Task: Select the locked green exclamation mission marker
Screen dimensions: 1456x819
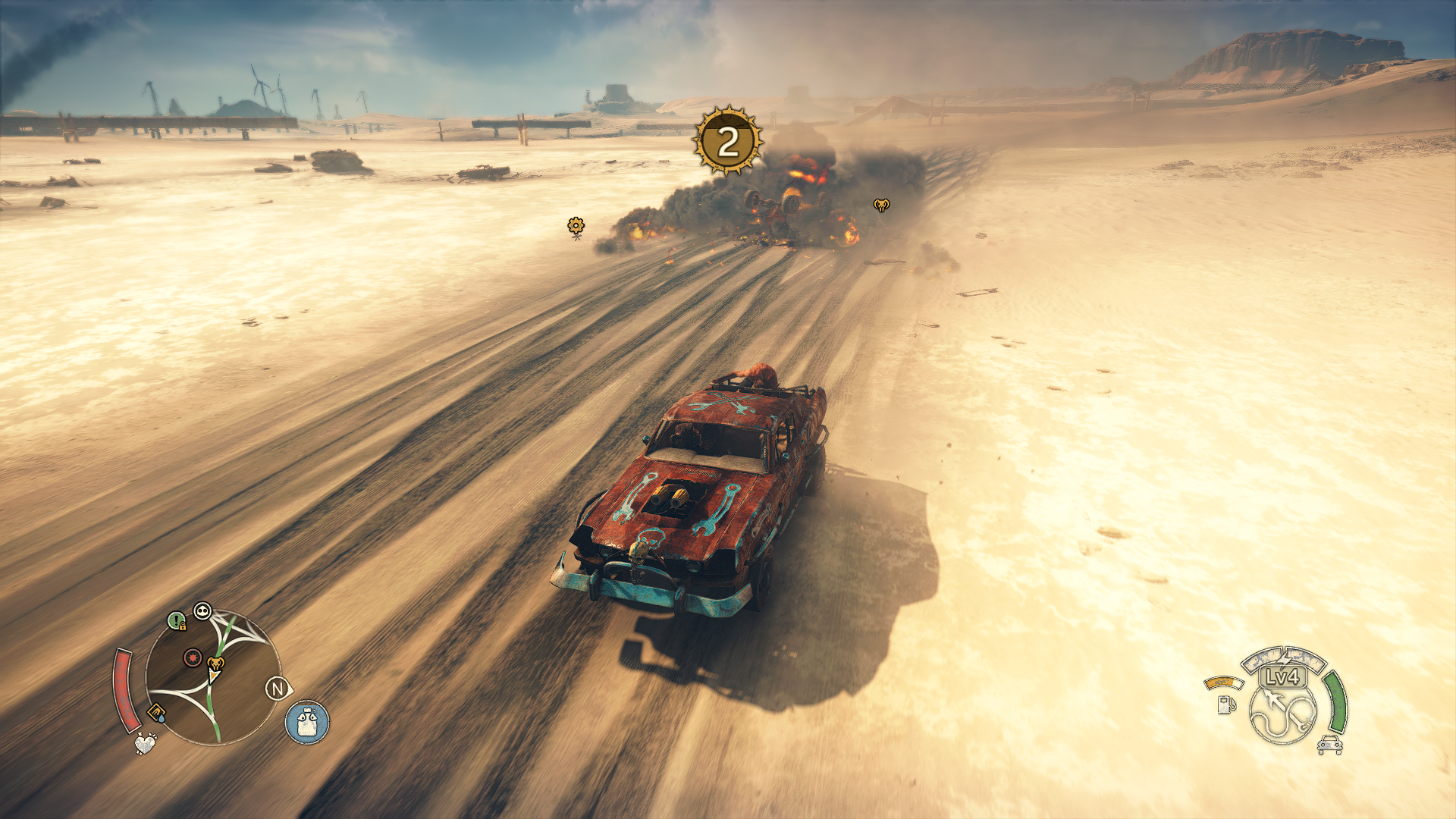Action: coord(177,622)
